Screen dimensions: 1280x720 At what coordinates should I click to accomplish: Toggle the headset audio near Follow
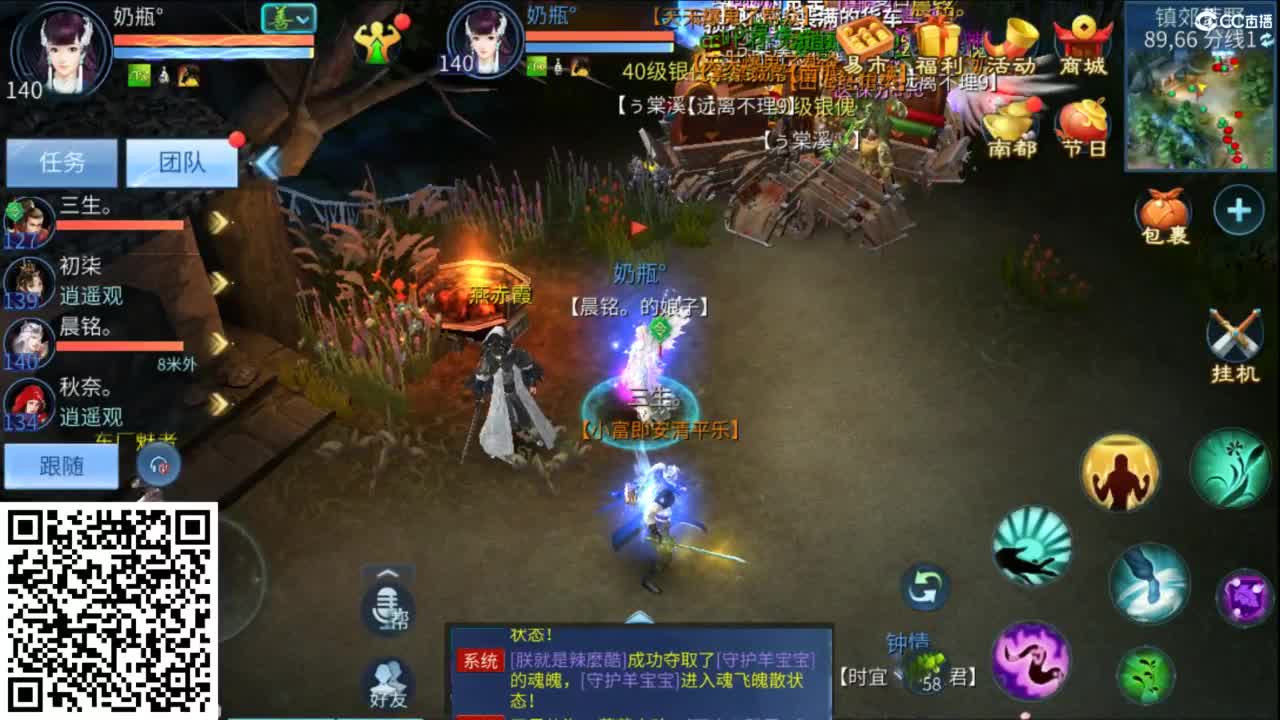[x=158, y=462]
